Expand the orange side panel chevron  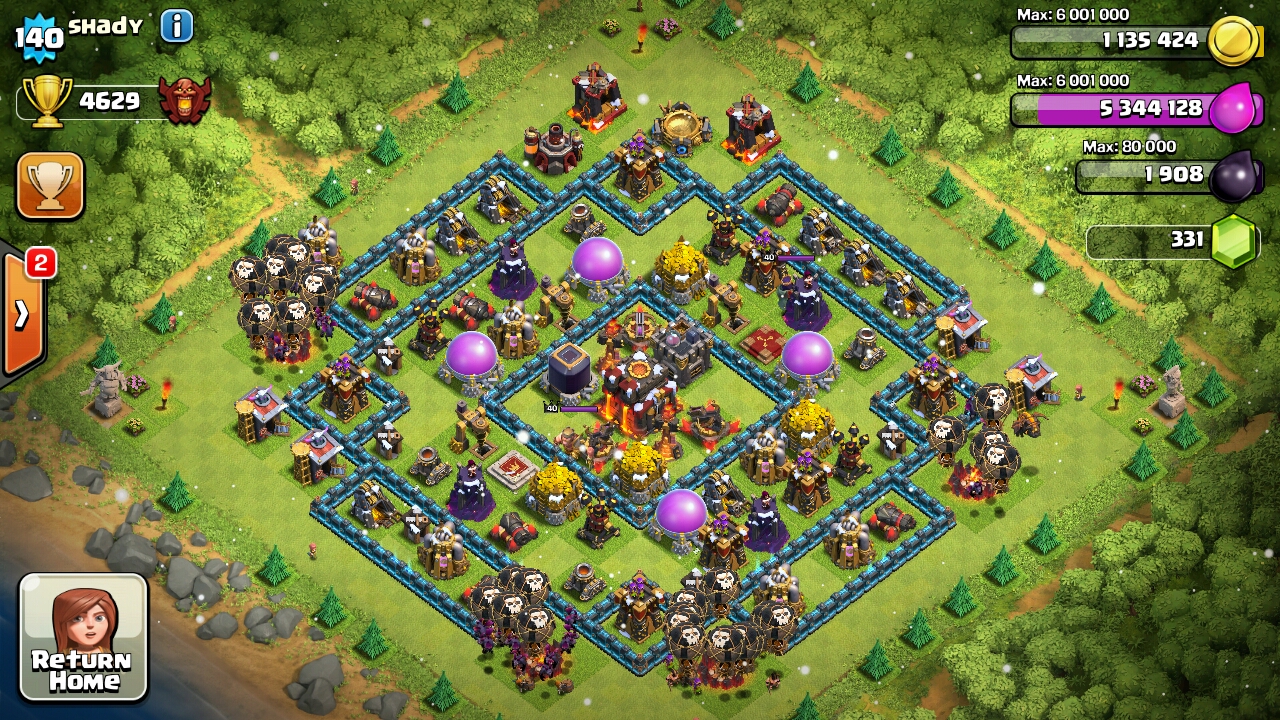20,310
